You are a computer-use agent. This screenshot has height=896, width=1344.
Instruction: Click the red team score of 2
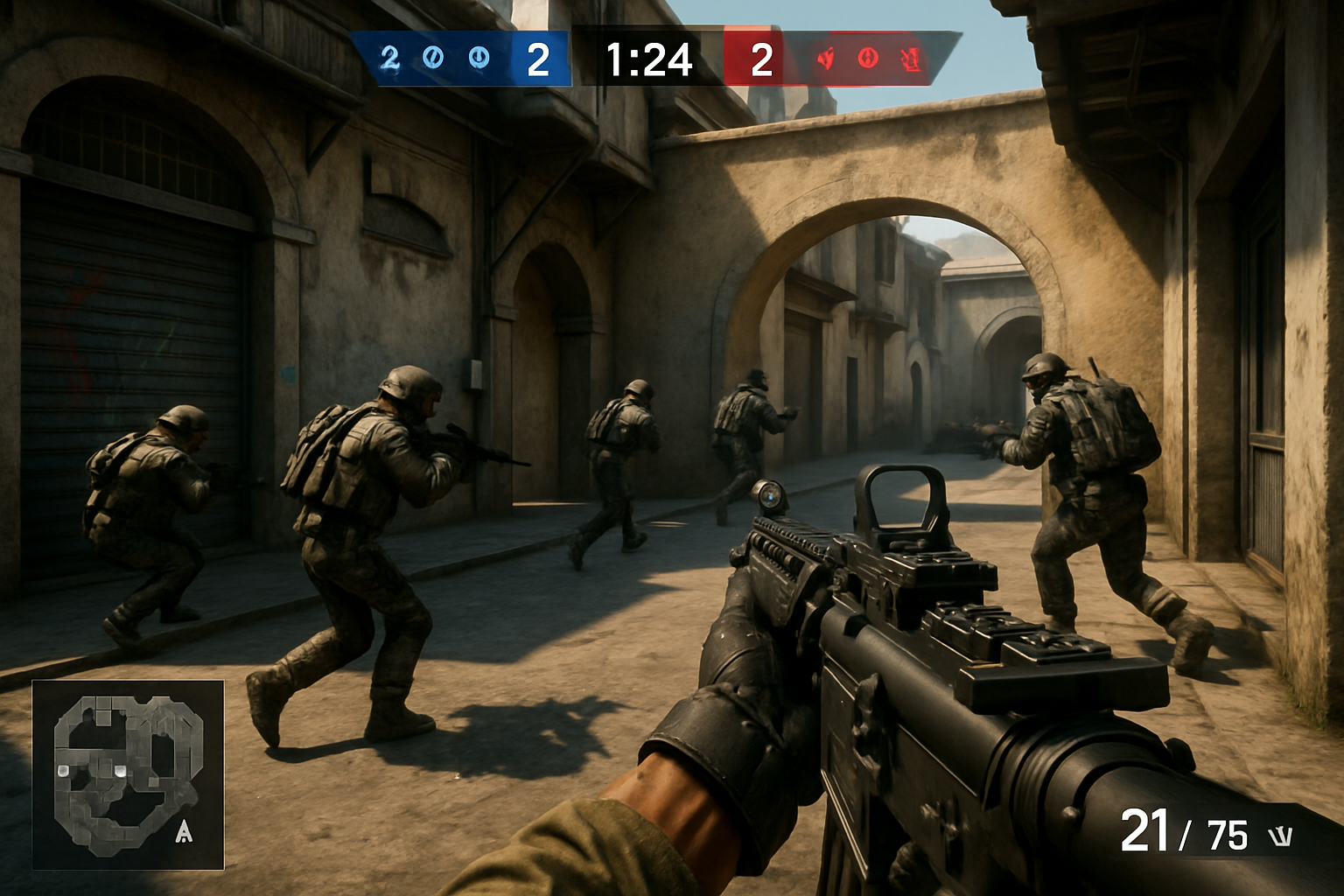pyautogui.click(x=760, y=59)
